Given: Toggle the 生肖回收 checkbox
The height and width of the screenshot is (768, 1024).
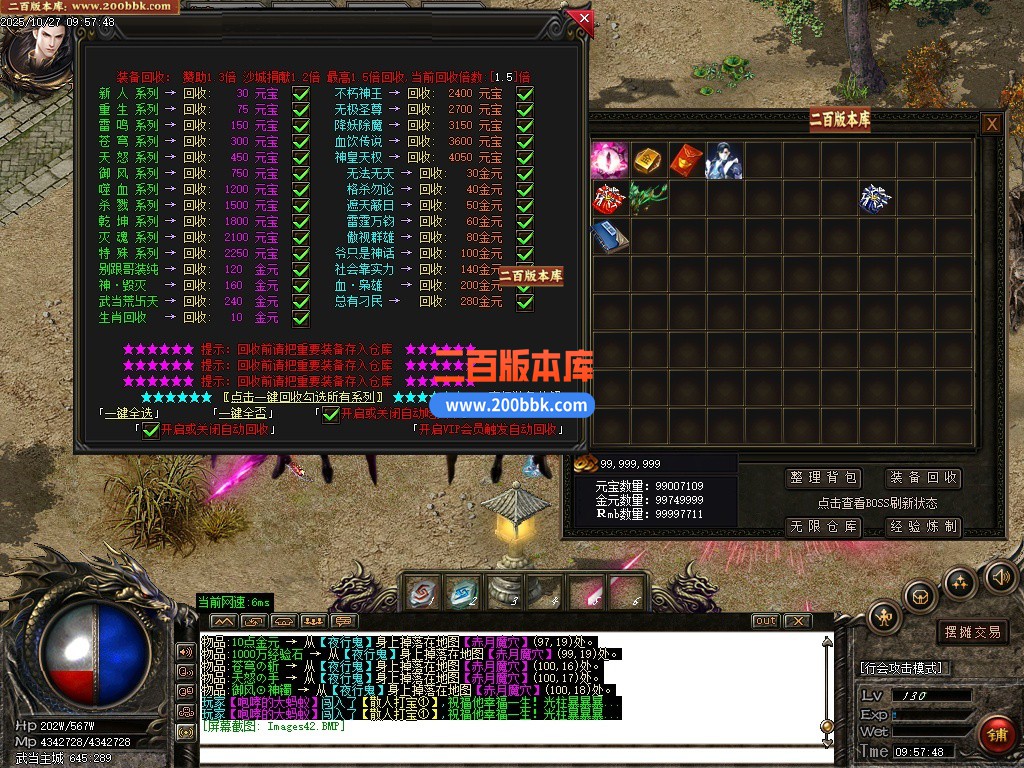Looking at the screenshot, I should click(x=300, y=318).
